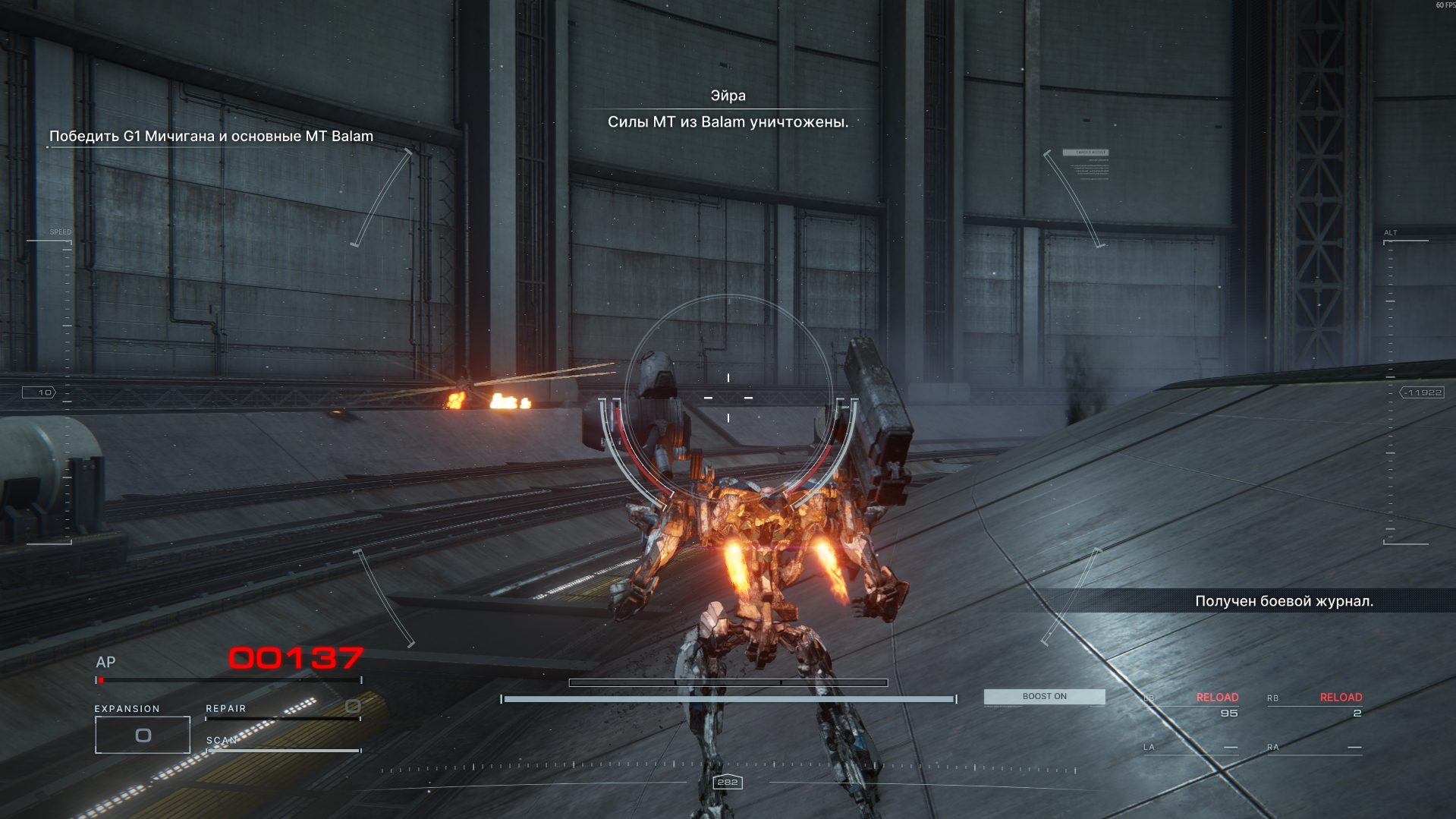Activate the Expansion slot box
The image size is (1456, 819).
pyautogui.click(x=143, y=735)
